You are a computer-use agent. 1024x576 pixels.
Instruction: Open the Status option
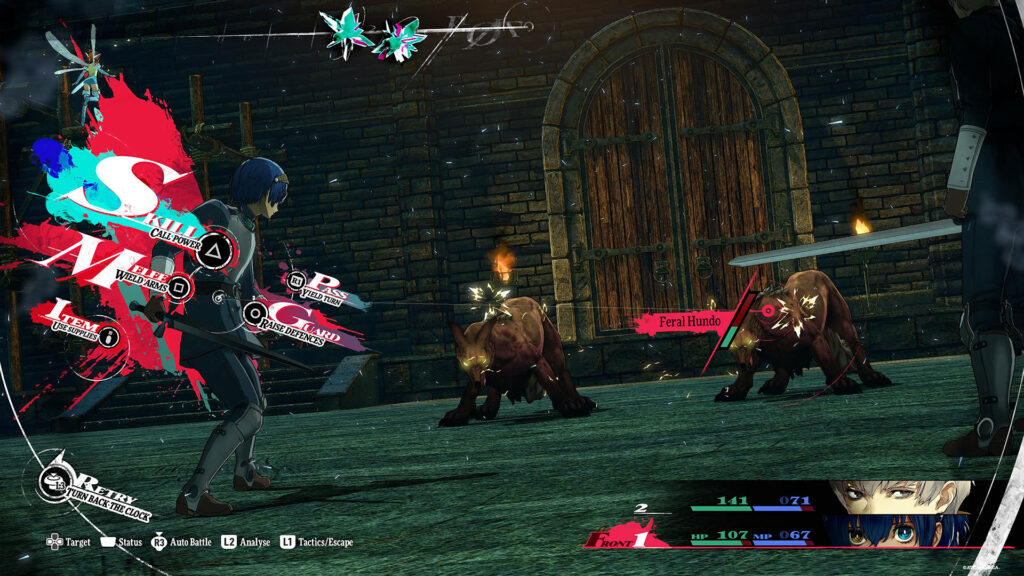pyautogui.click(x=119, y=542)
